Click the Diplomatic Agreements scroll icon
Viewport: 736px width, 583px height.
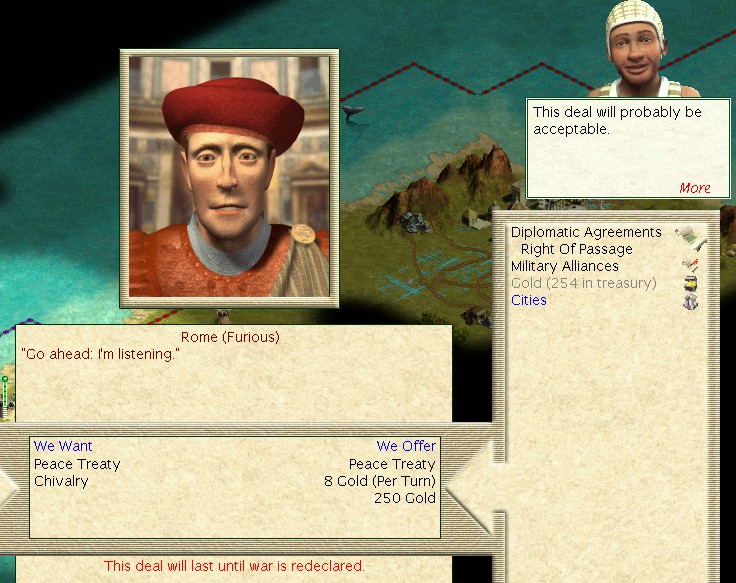[x=689, y=238]
